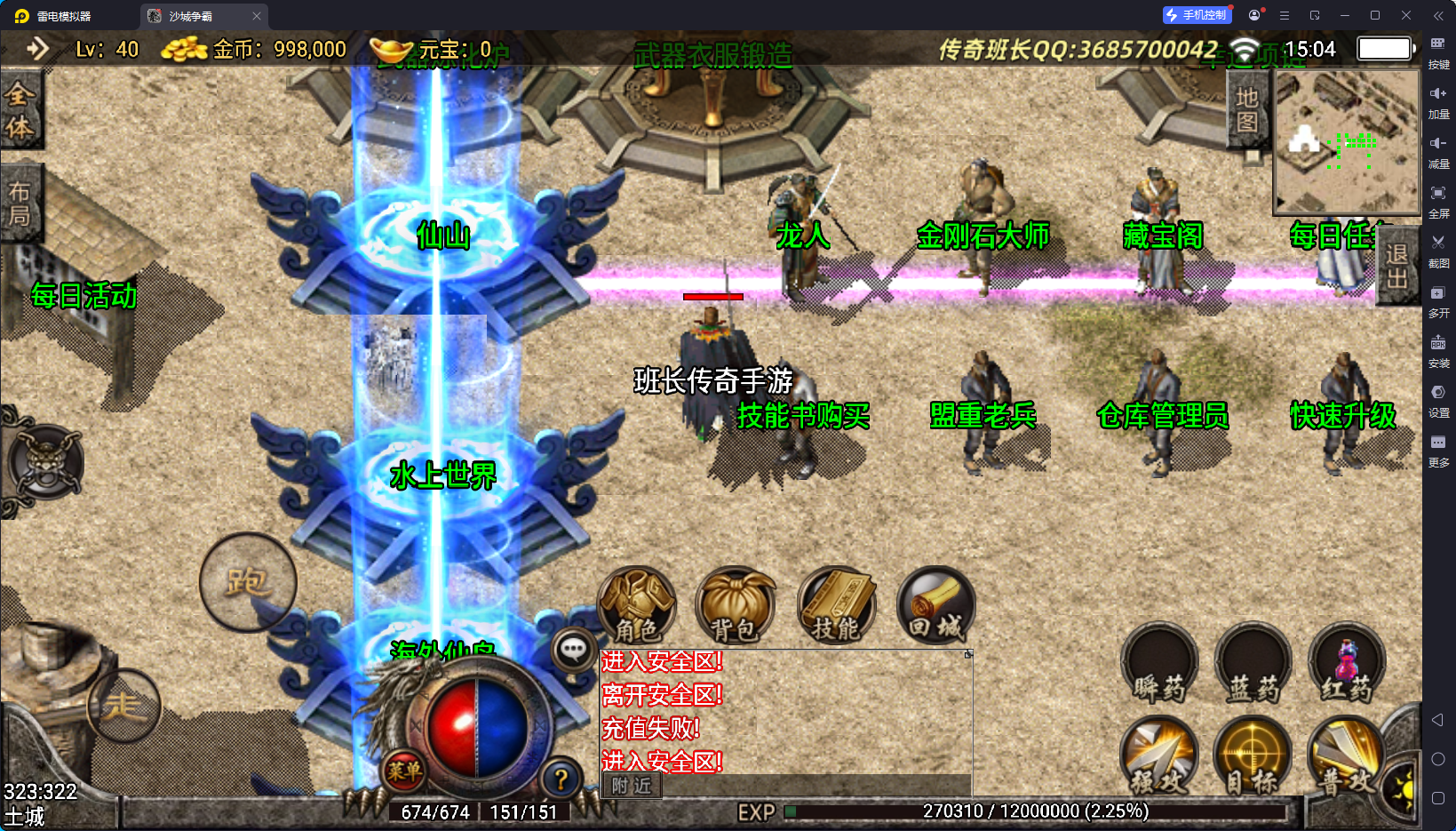The image size is (1456, 831).
Task: Use the 回城 return scroll
Action: tap(935, 606)
